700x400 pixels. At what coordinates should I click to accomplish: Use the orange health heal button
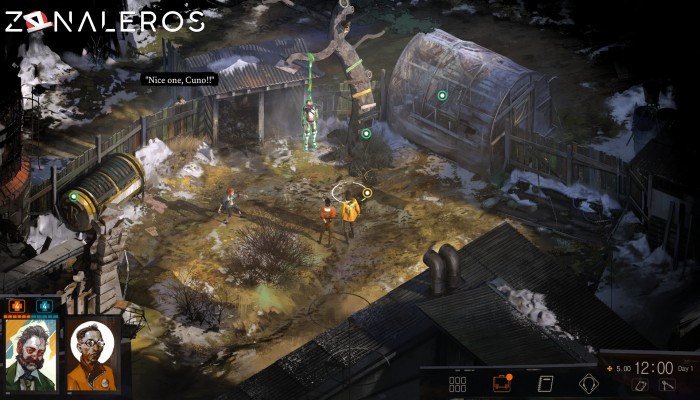click(19, 305)
